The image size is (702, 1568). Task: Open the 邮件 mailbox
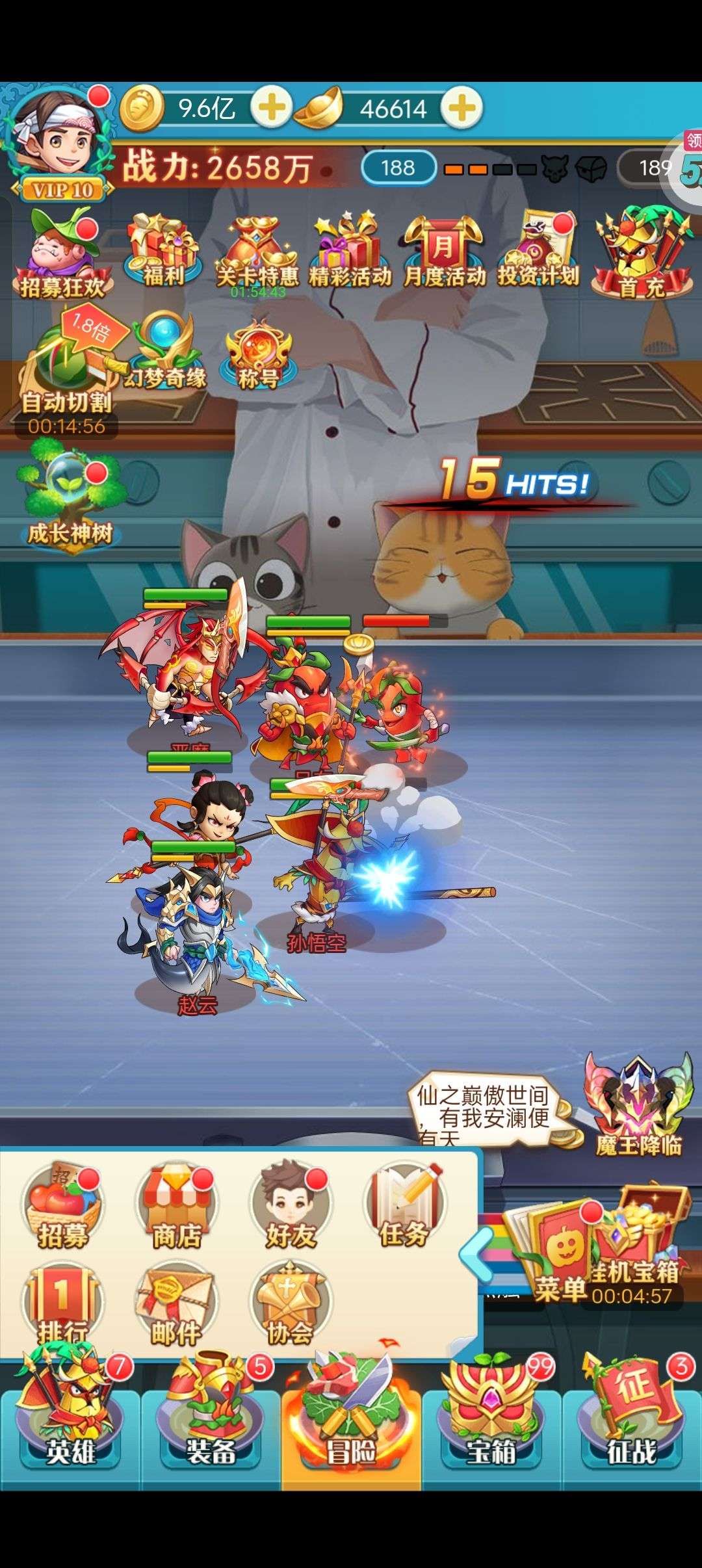point(175,1305)
